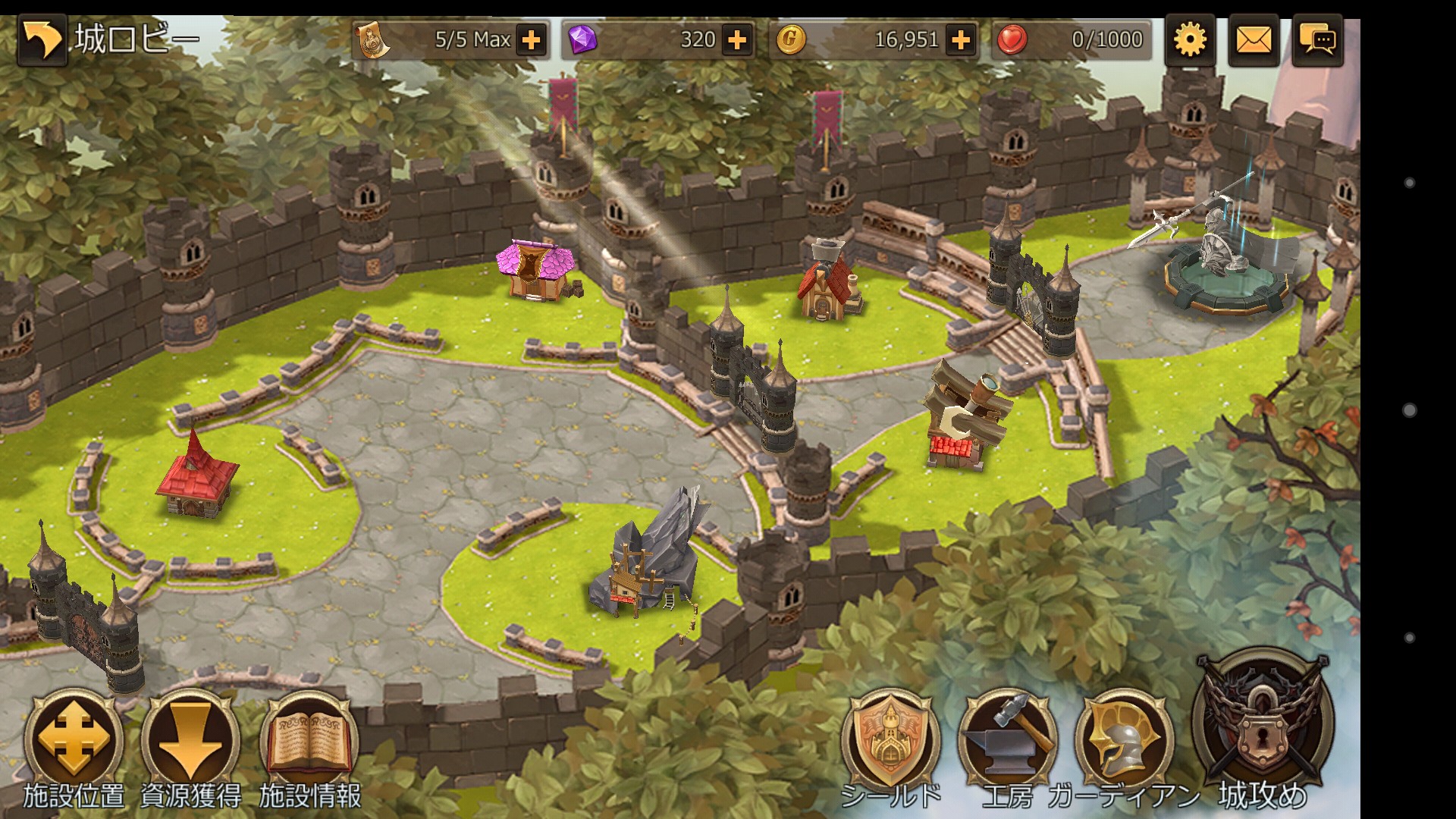Select the locked 城攻め castle siege button
Screen dimensions: 1456x819
(x=1262, y=724)
